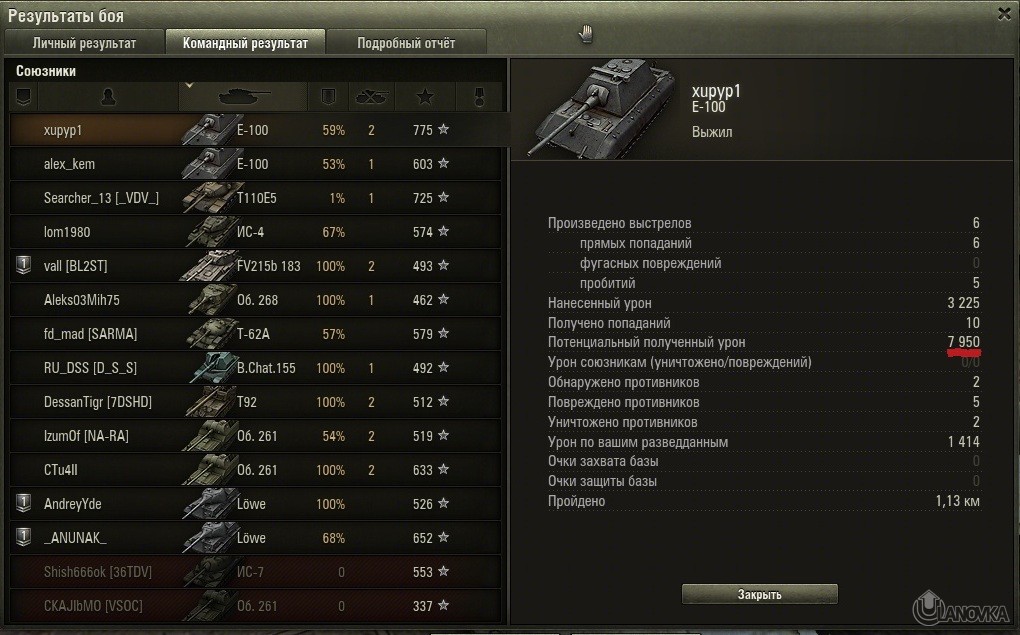Switch to the Личный результат tab

point(84,43)
